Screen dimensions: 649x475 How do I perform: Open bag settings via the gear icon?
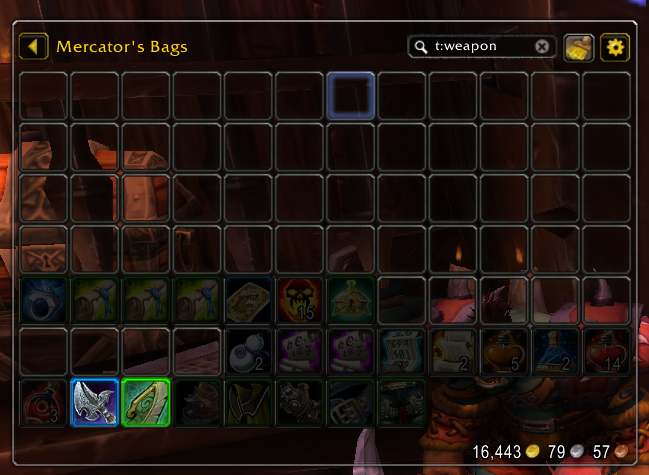click(613, 46)
